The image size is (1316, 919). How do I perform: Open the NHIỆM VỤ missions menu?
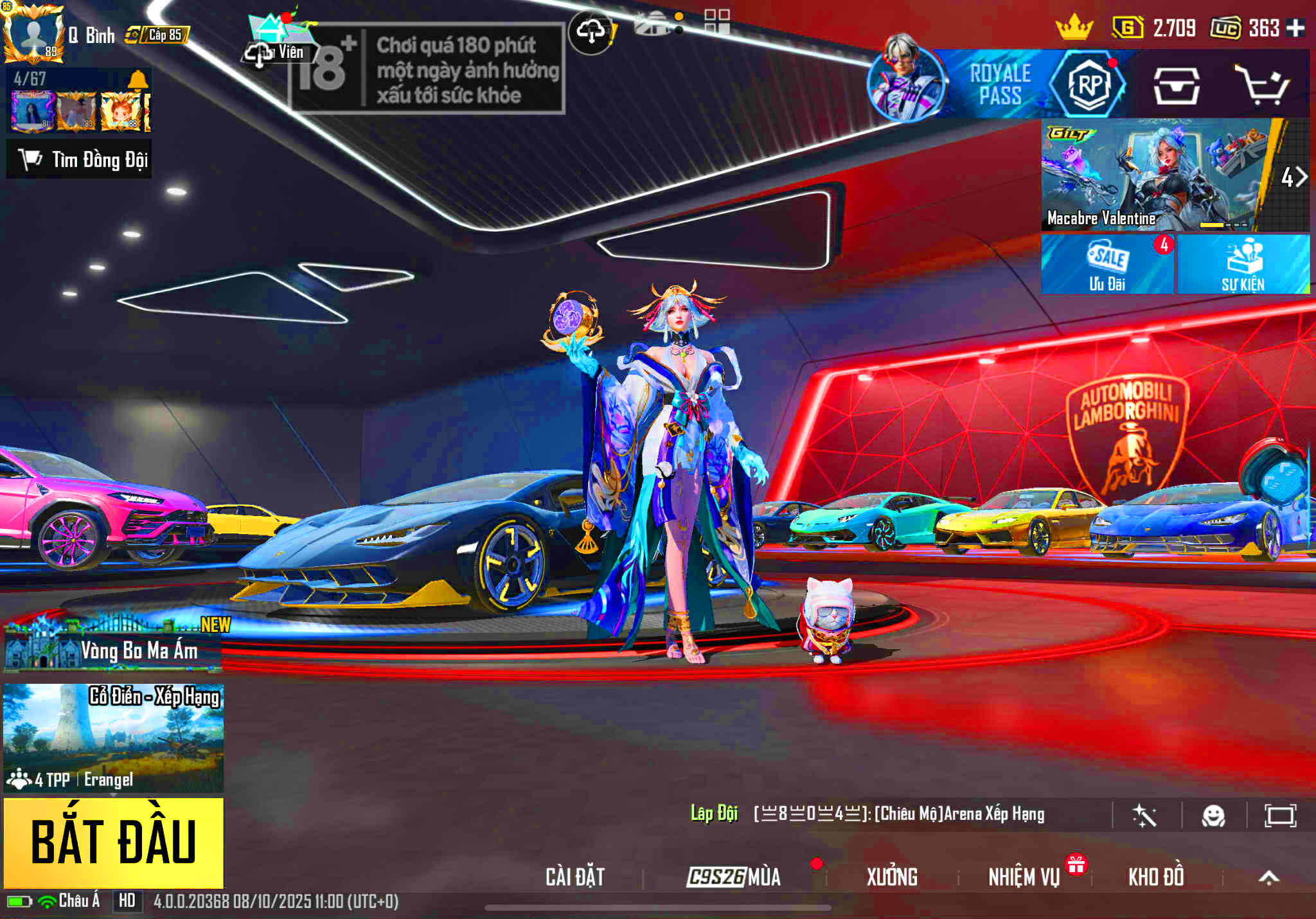[x=1024, y=877]
